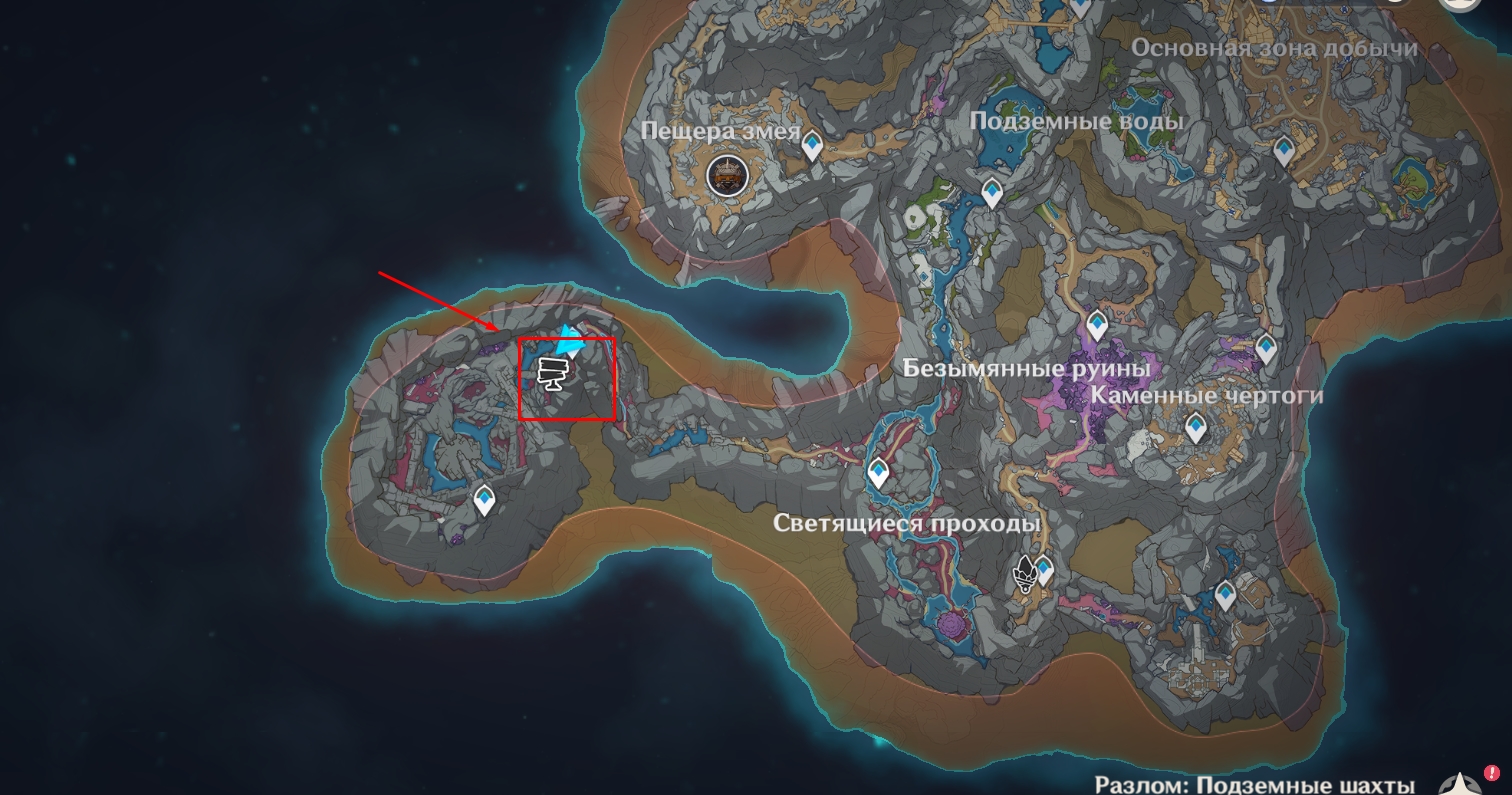Image resolution: width=1512 pixels, height=795 pixels.
Task: Select the teleport waypoint beside Пещера змея label
Action: pos(812,146)
